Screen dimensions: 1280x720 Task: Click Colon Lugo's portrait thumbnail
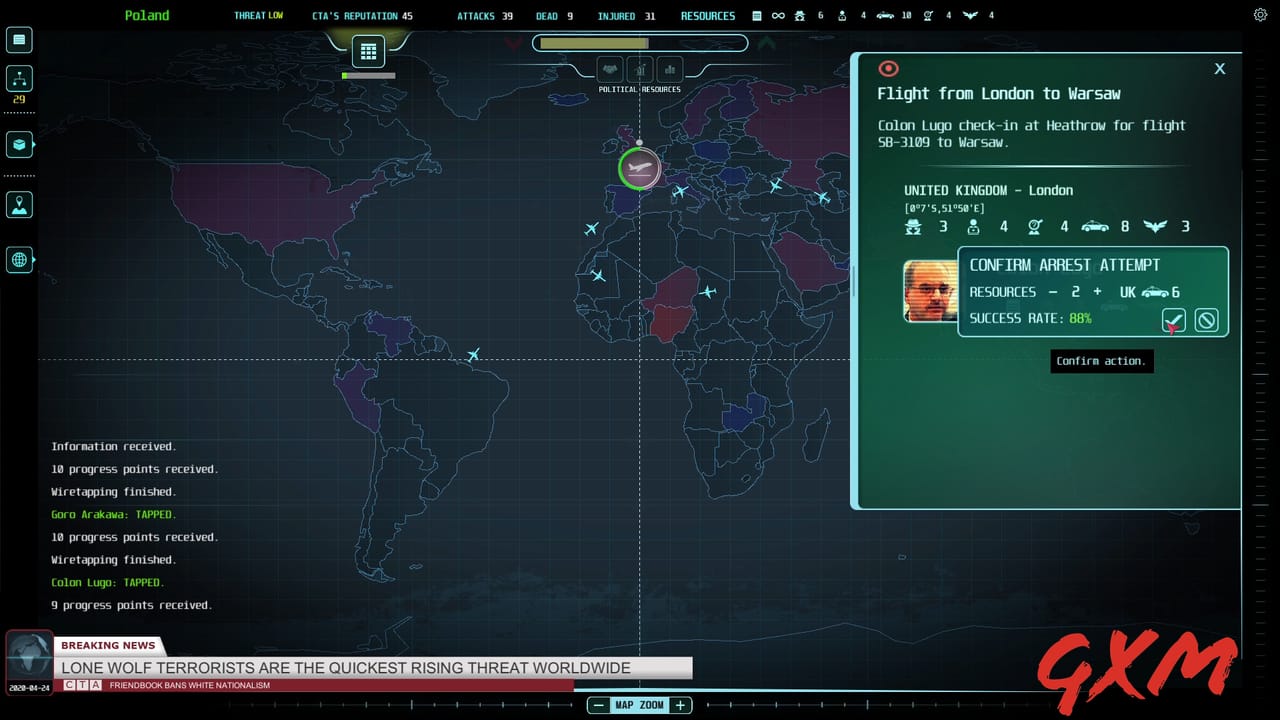point(931,292)
